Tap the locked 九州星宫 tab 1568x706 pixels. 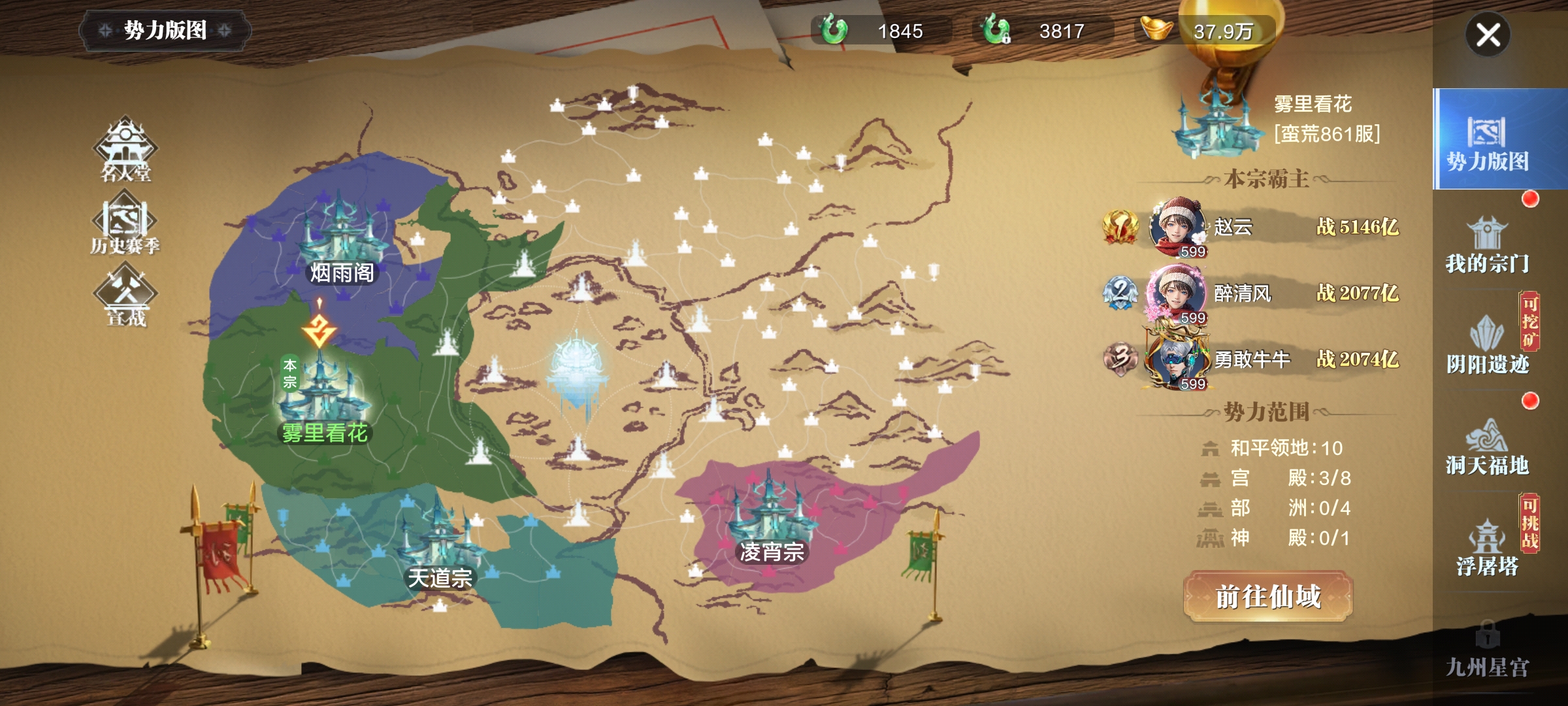pos(1487,650)
